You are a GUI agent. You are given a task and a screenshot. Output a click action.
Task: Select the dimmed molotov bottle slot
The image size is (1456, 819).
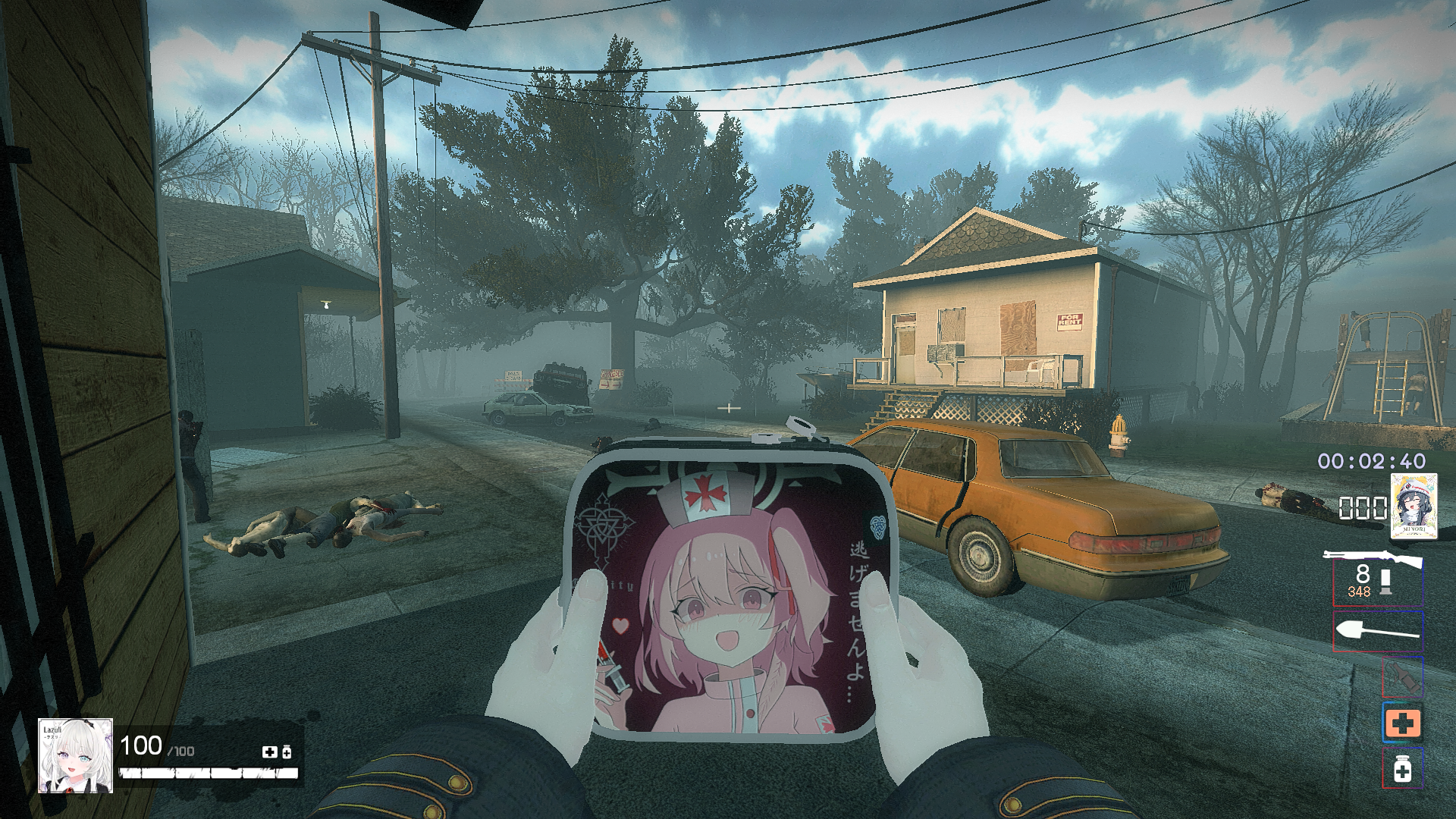[x=1401, y=677]
